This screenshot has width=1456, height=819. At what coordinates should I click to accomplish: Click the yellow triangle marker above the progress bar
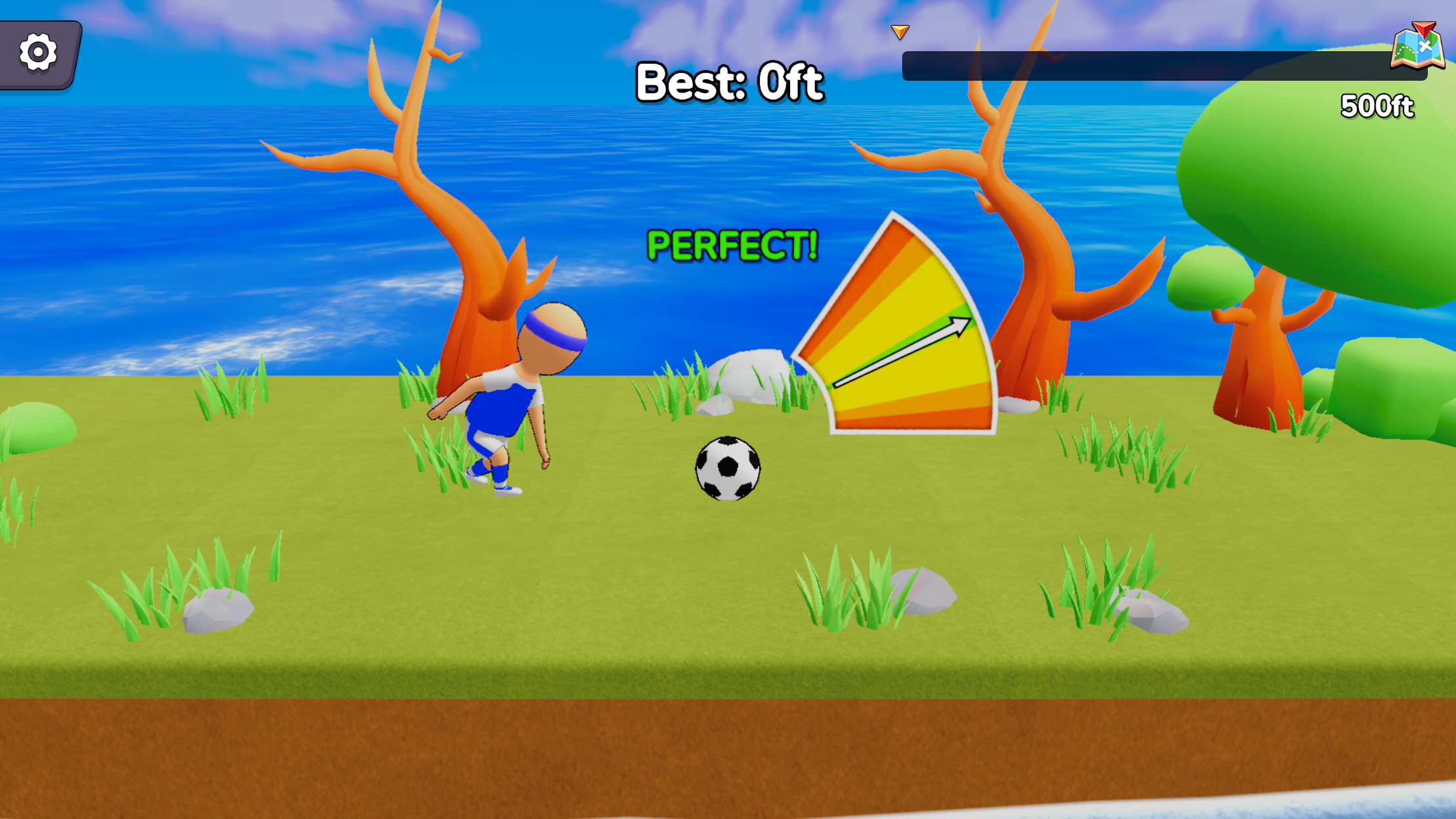point(900,31)
